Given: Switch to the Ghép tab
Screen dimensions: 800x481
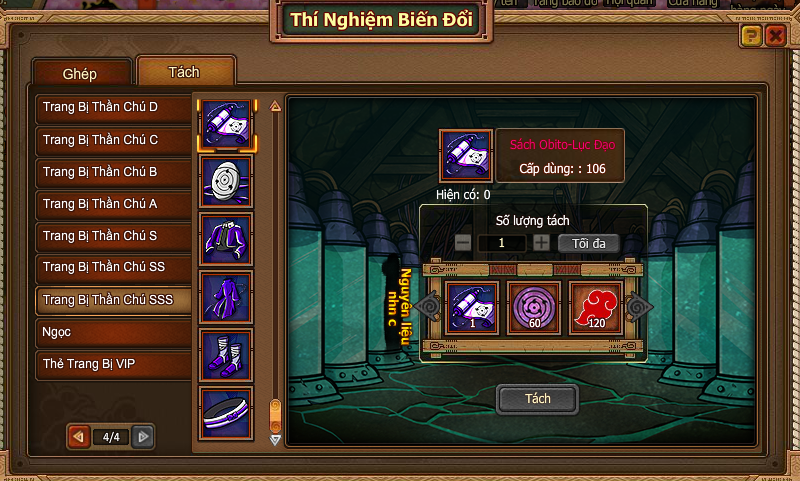Looking at the screenshot, I should (x=80, y=73).
